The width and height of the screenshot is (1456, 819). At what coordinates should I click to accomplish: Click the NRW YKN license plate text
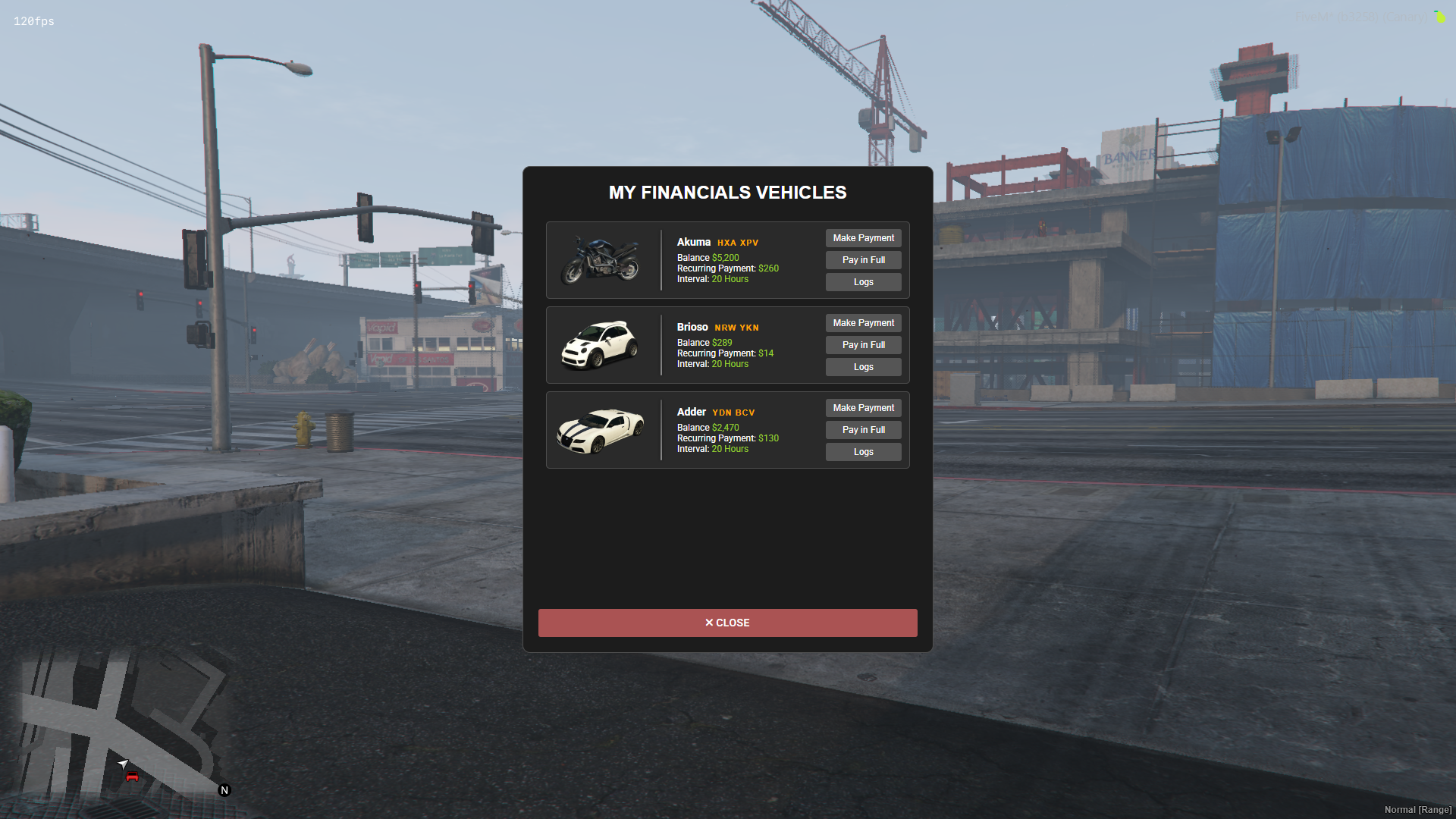pyautogui.click(x=736, y=327)
